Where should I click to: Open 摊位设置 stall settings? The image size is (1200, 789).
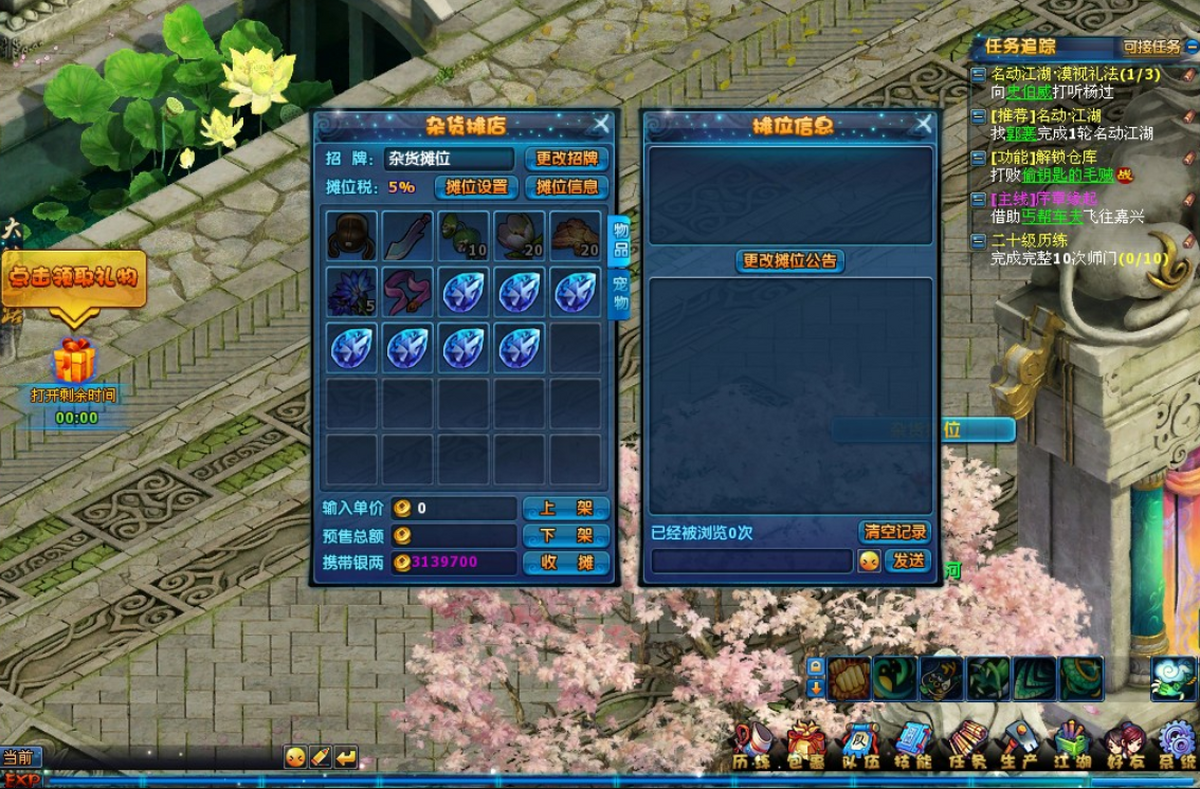(476, 187)
